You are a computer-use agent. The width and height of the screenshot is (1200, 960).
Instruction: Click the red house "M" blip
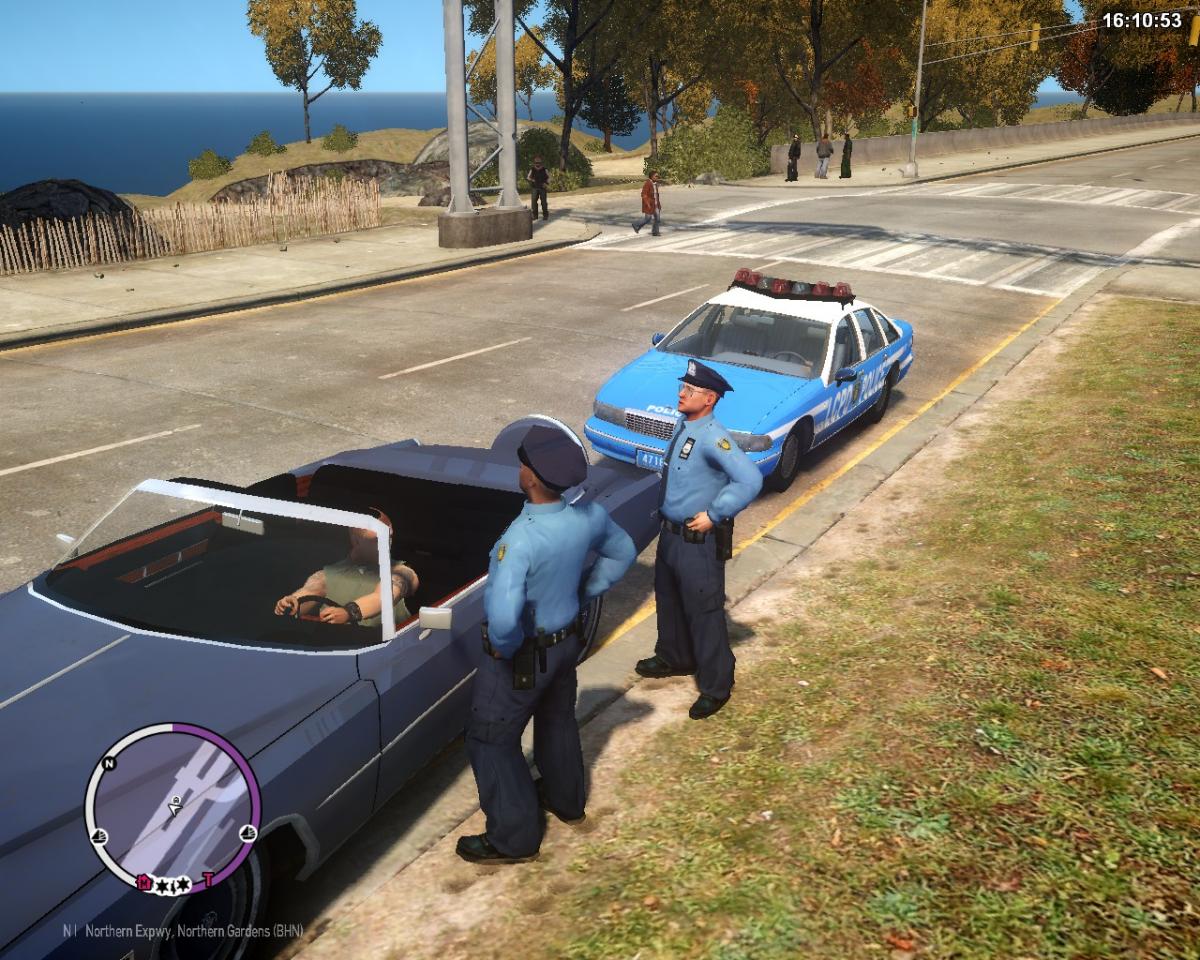point(144,882)
